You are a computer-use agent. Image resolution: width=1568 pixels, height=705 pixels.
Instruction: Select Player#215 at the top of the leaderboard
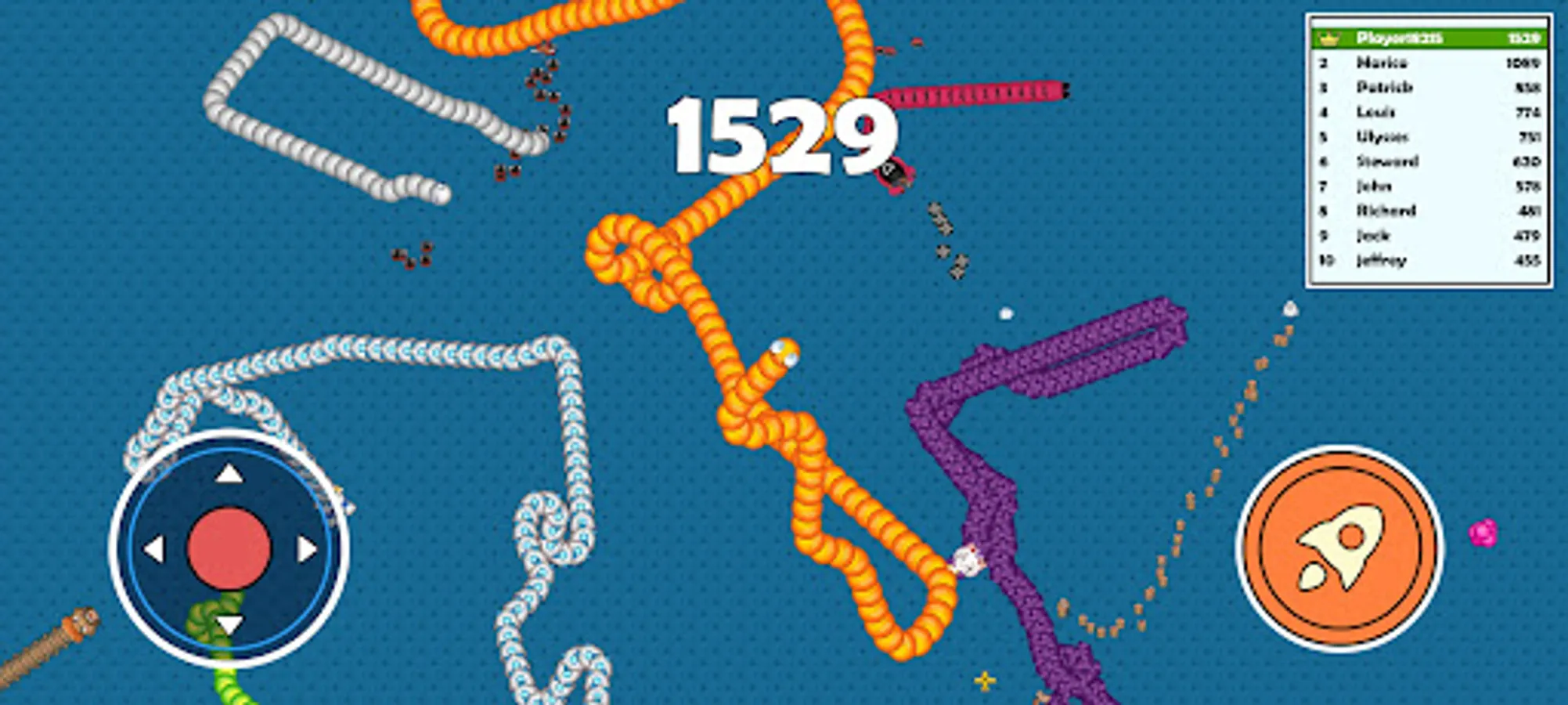pos(1397,38)
